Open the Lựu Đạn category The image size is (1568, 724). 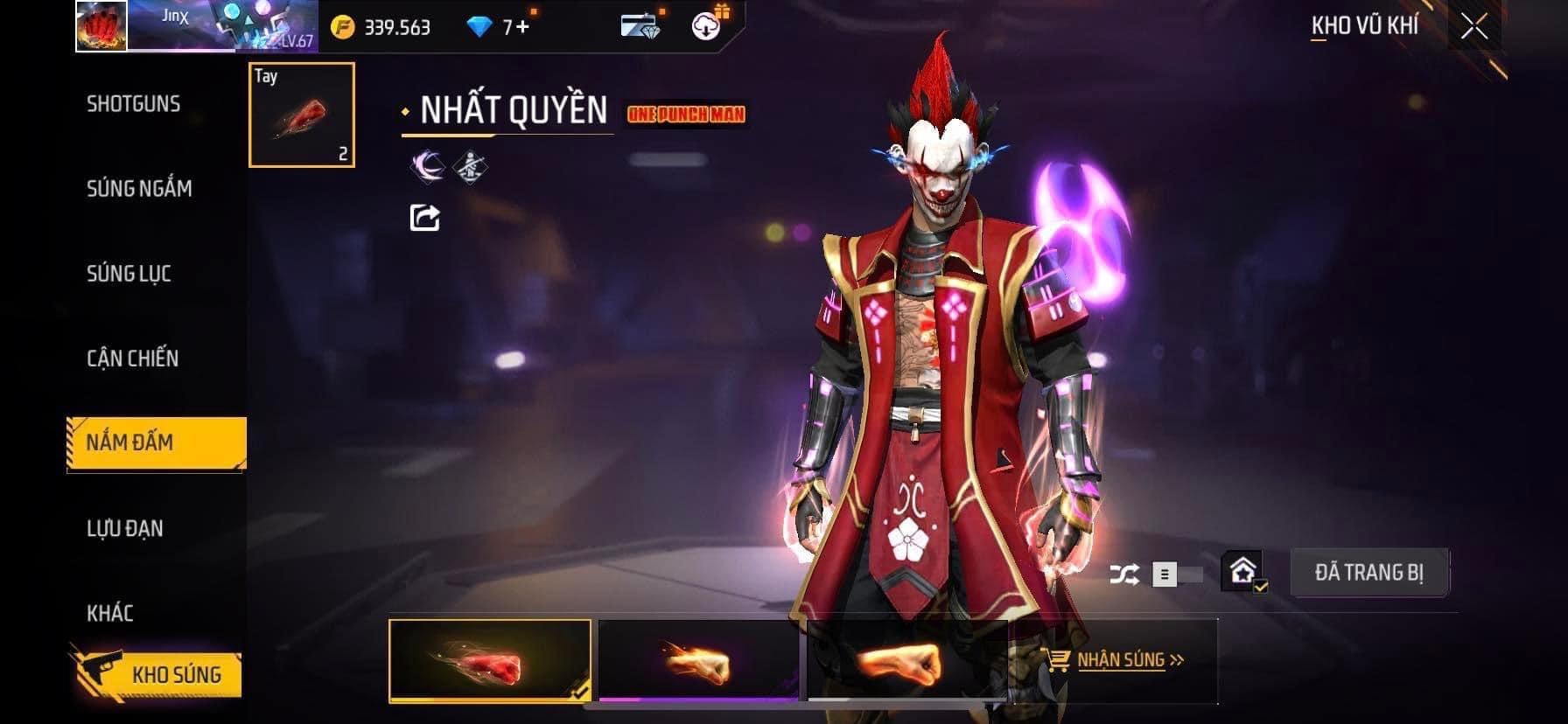tap(124, 529)
